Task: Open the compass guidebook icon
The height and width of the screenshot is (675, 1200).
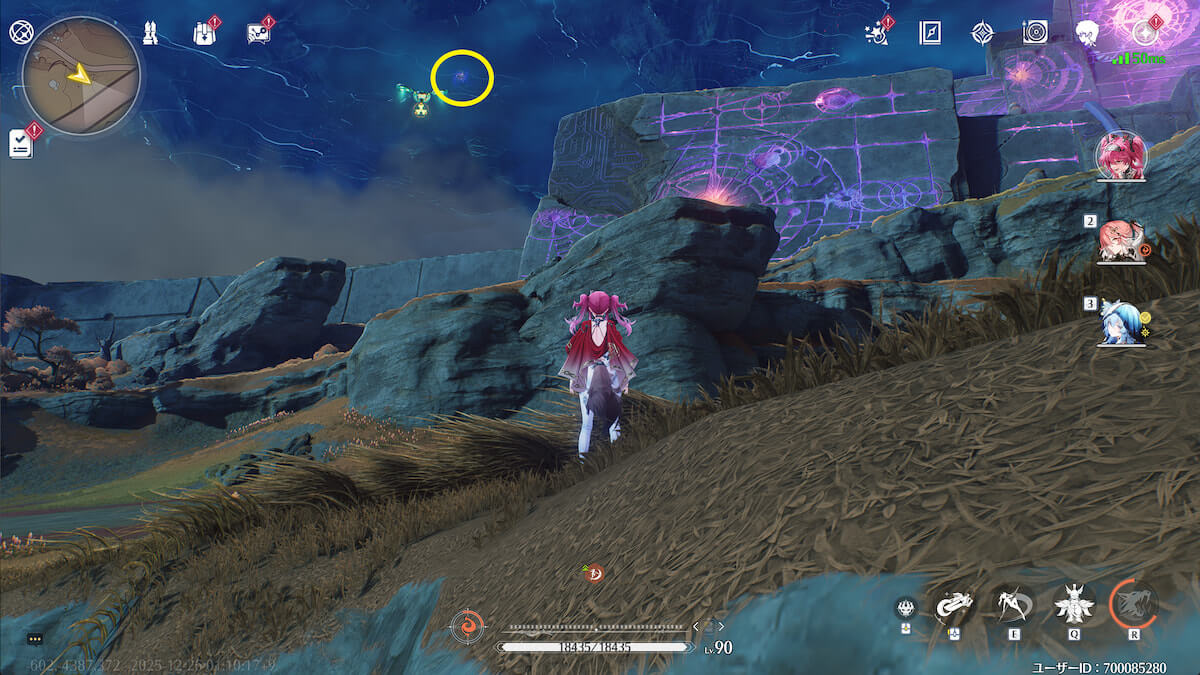Action: (929, 33)
